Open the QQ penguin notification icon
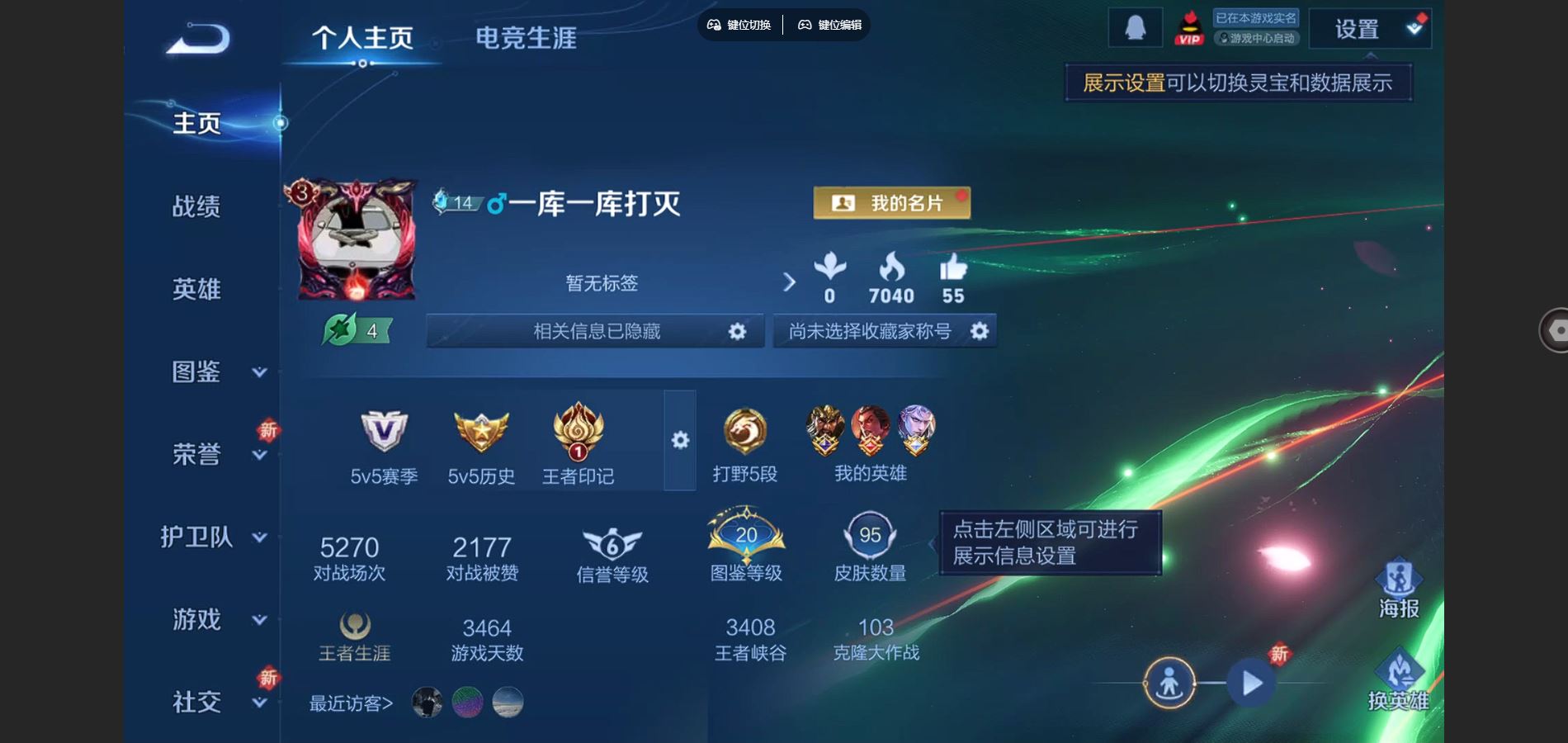The image size is (1568, 743). (x=1137, y=27)
